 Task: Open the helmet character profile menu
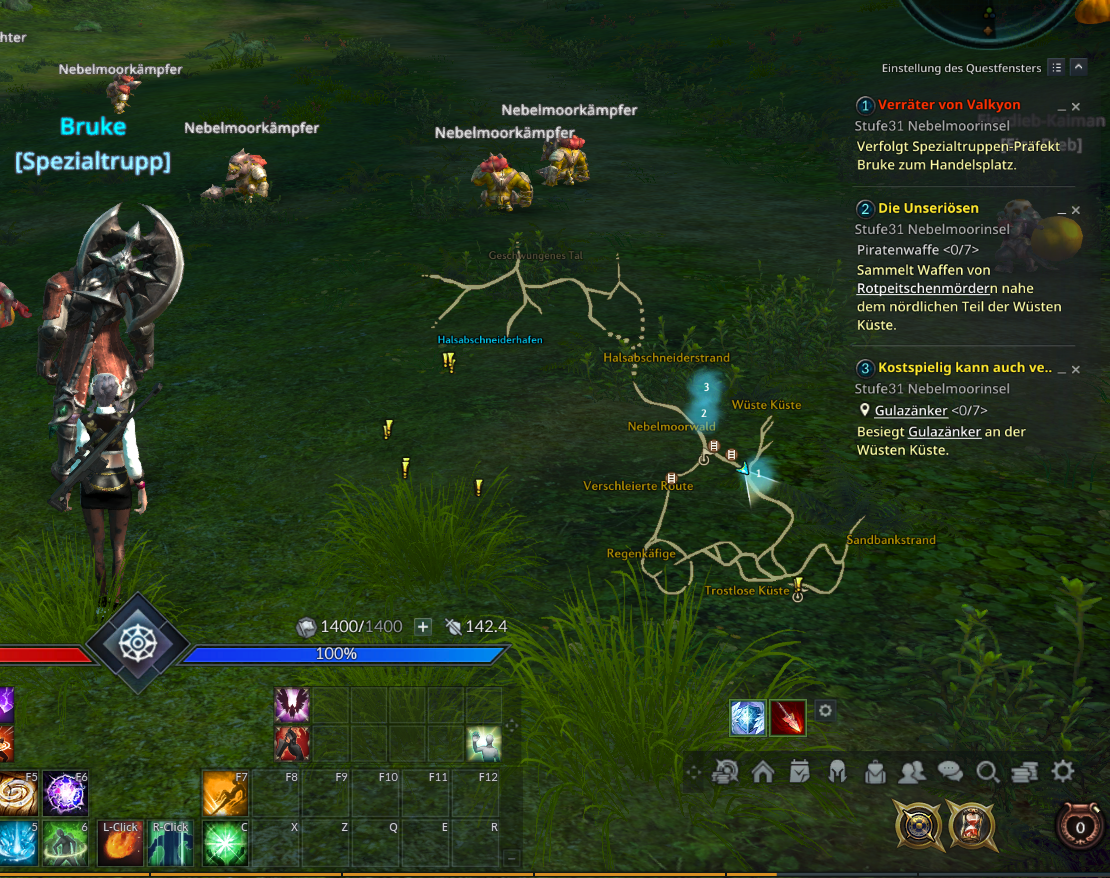[x=838, y=771]
